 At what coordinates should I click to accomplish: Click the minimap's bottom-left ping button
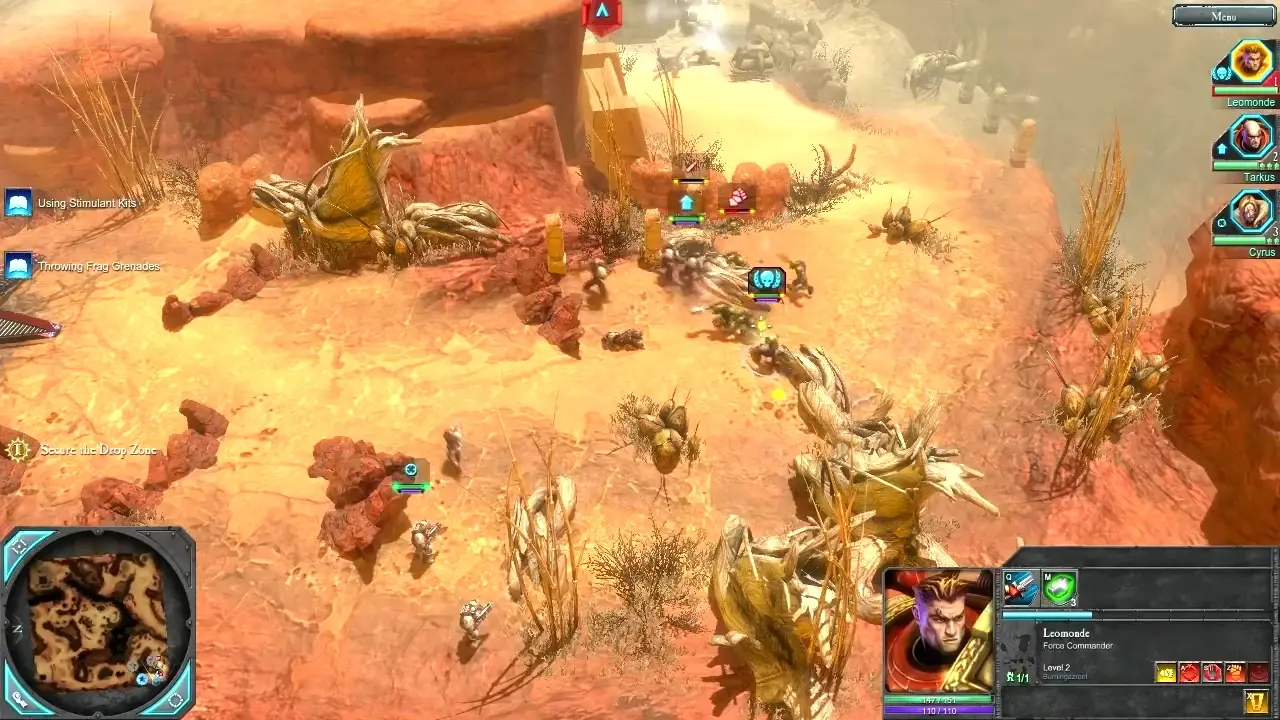pyautogui.click(x=20, y=701)
